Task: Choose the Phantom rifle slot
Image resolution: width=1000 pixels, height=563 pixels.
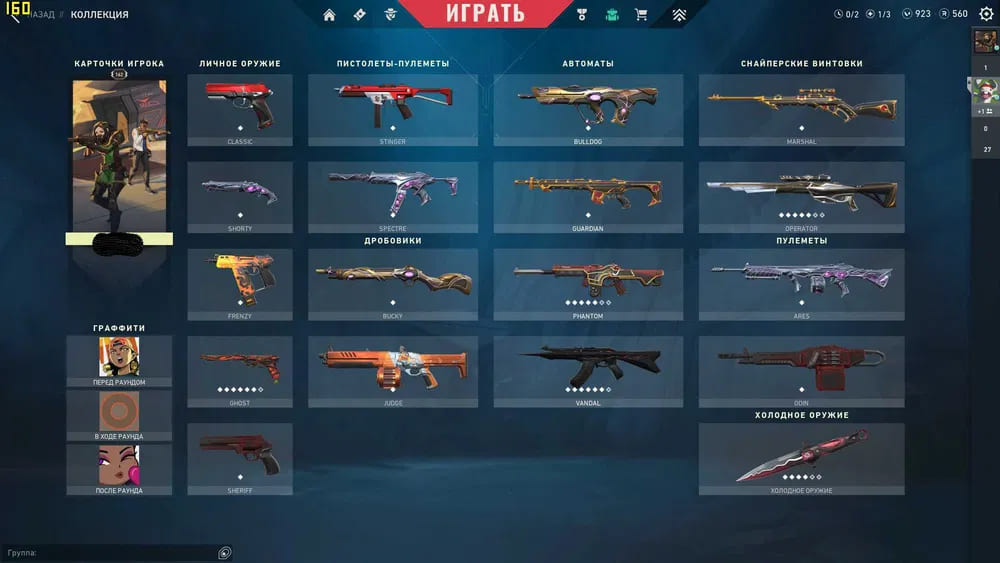Action: [x=587, y=283]
